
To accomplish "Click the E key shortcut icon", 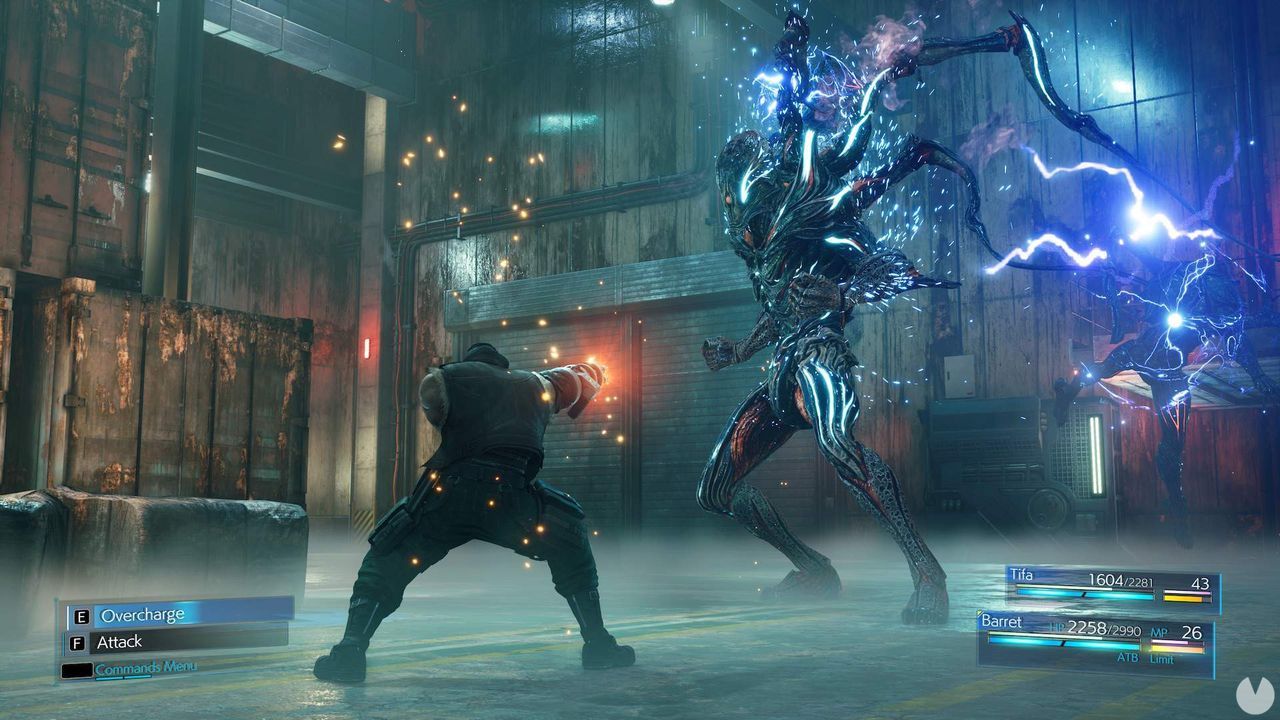I will pos(81,616).
